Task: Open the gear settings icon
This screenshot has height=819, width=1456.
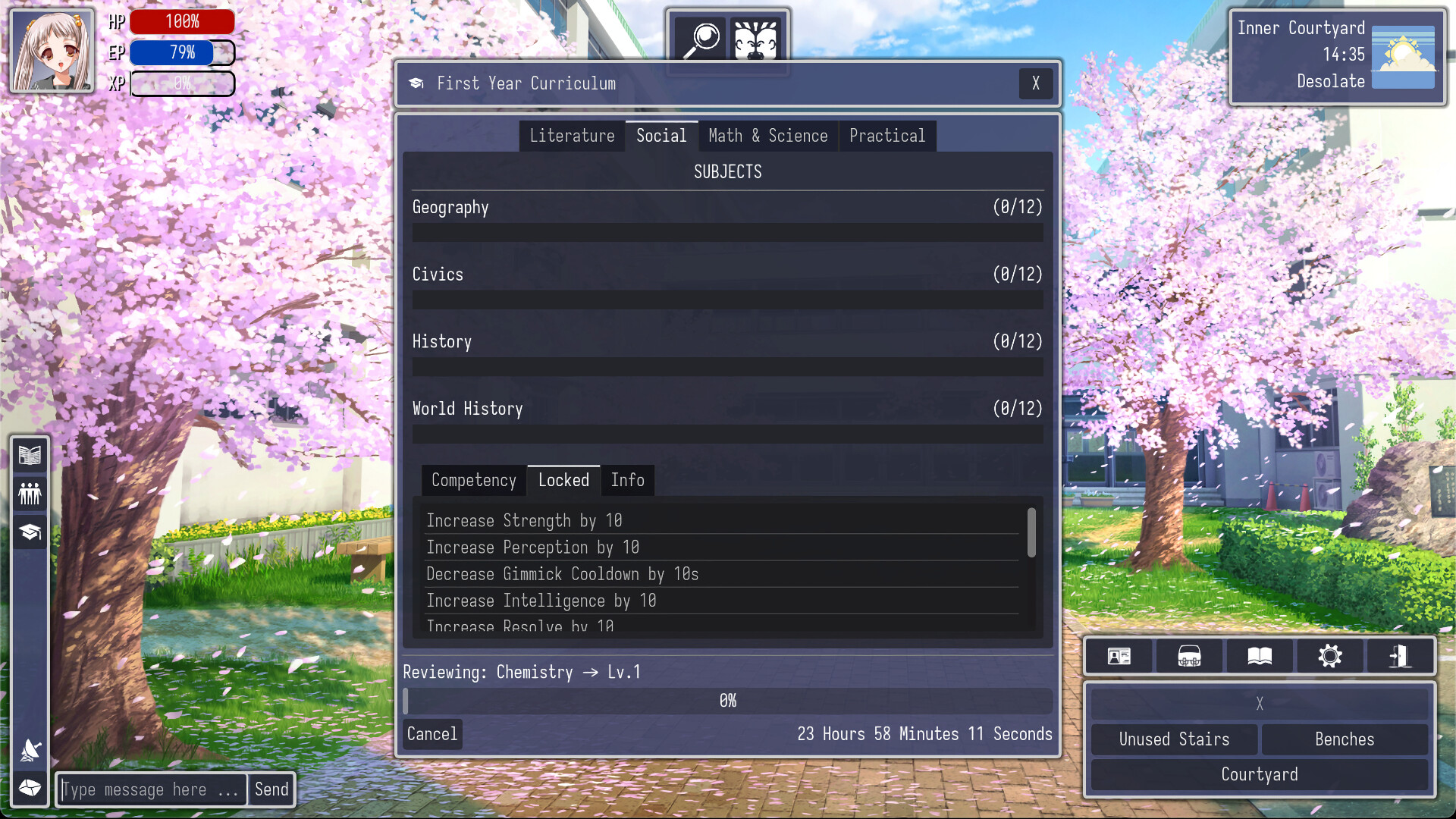Action: point(1330,656)
